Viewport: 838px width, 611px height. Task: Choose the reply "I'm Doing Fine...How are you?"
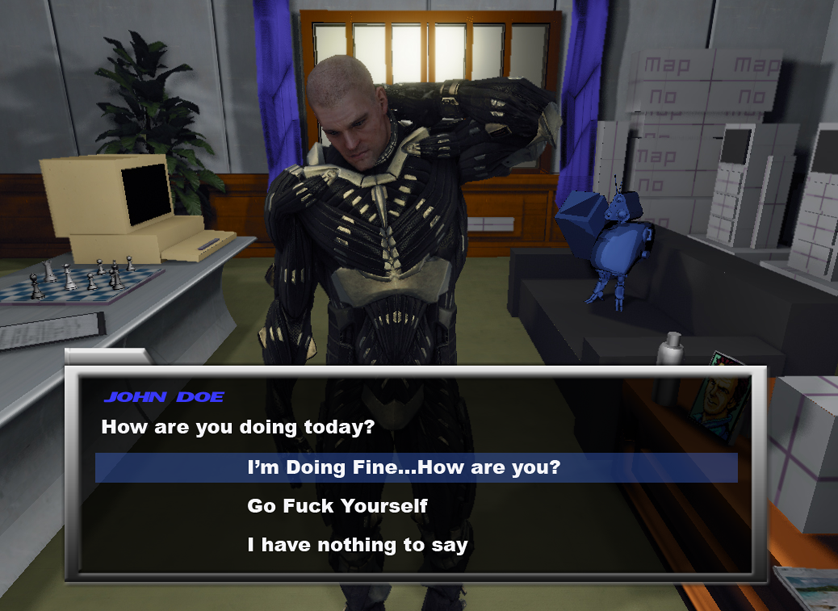point(403,467)
